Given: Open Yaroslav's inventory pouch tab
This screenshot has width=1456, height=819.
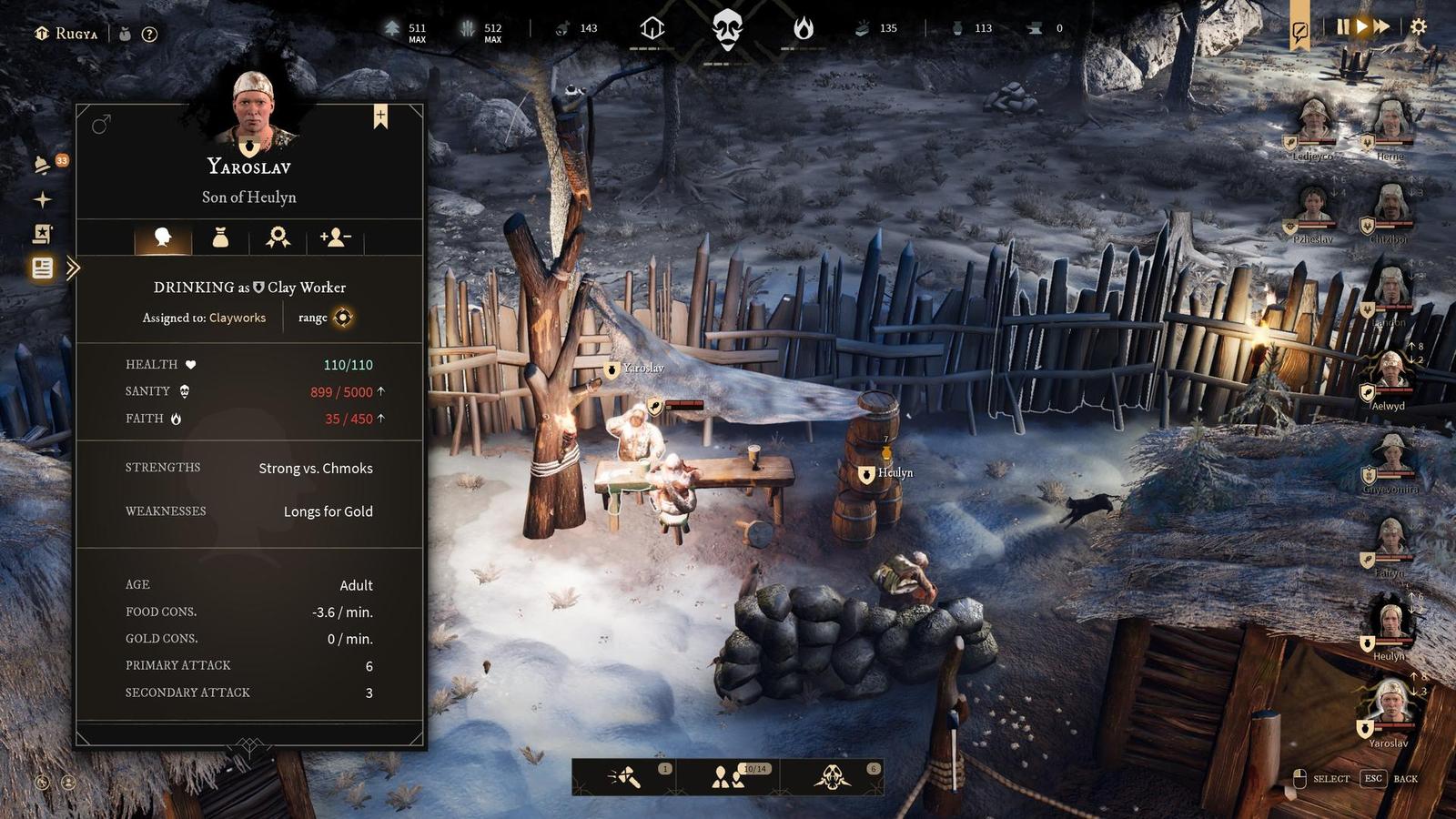Looking at the screenshot, I should click(220, 238).
